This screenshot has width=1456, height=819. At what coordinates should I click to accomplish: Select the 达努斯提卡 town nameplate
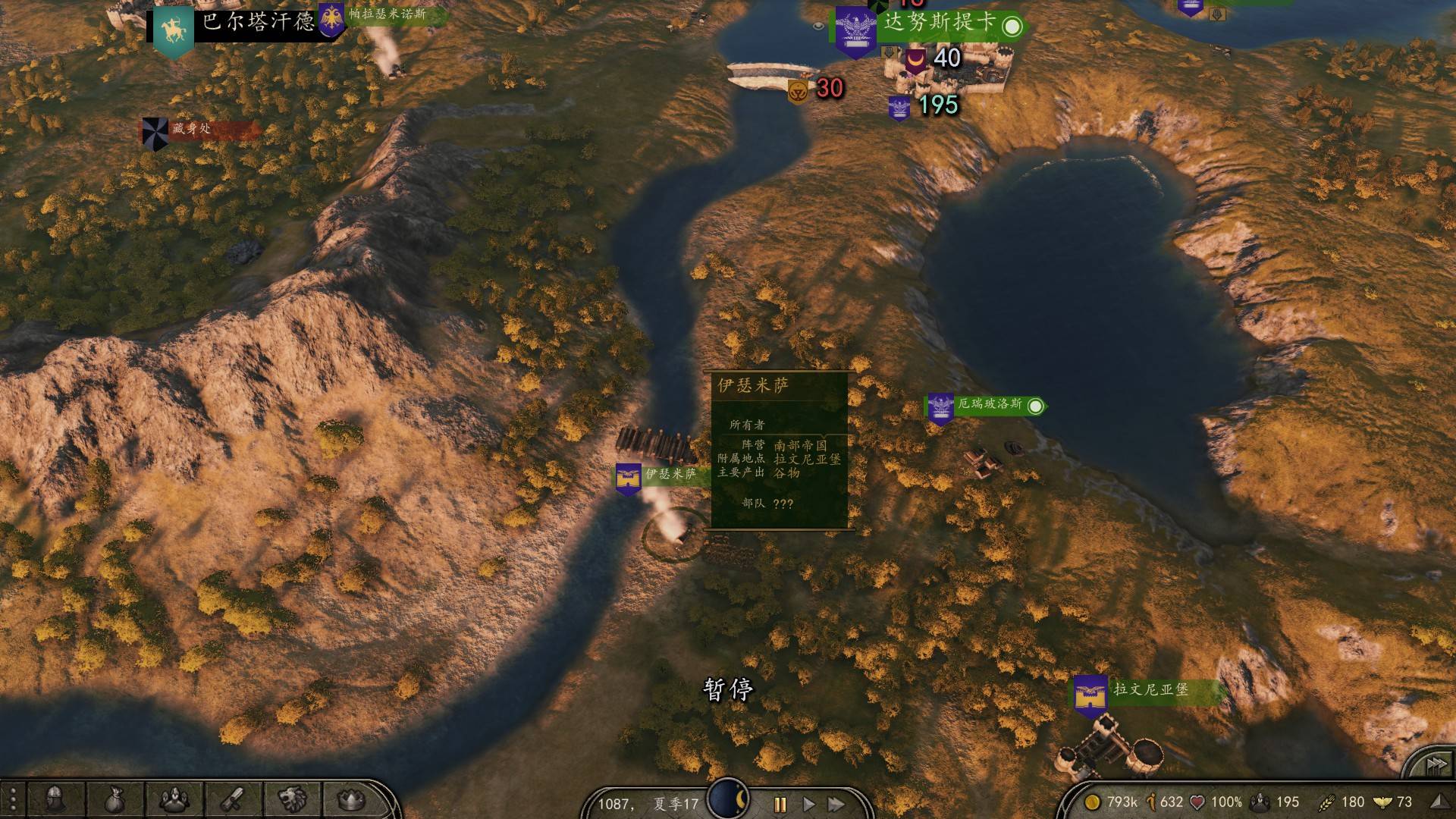point(939,23)
